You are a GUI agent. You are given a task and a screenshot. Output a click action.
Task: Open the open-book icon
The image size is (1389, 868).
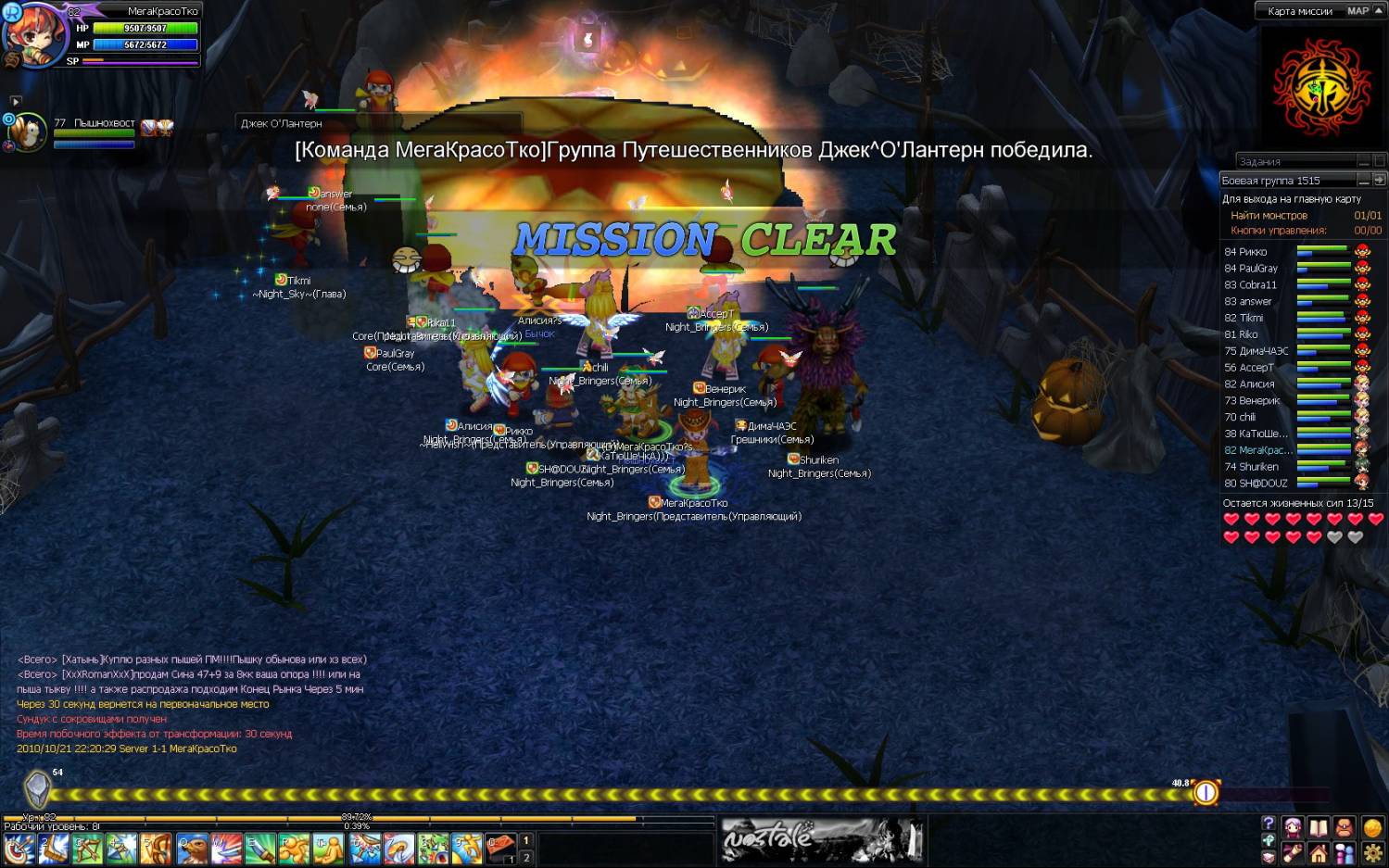(1318, 827)
